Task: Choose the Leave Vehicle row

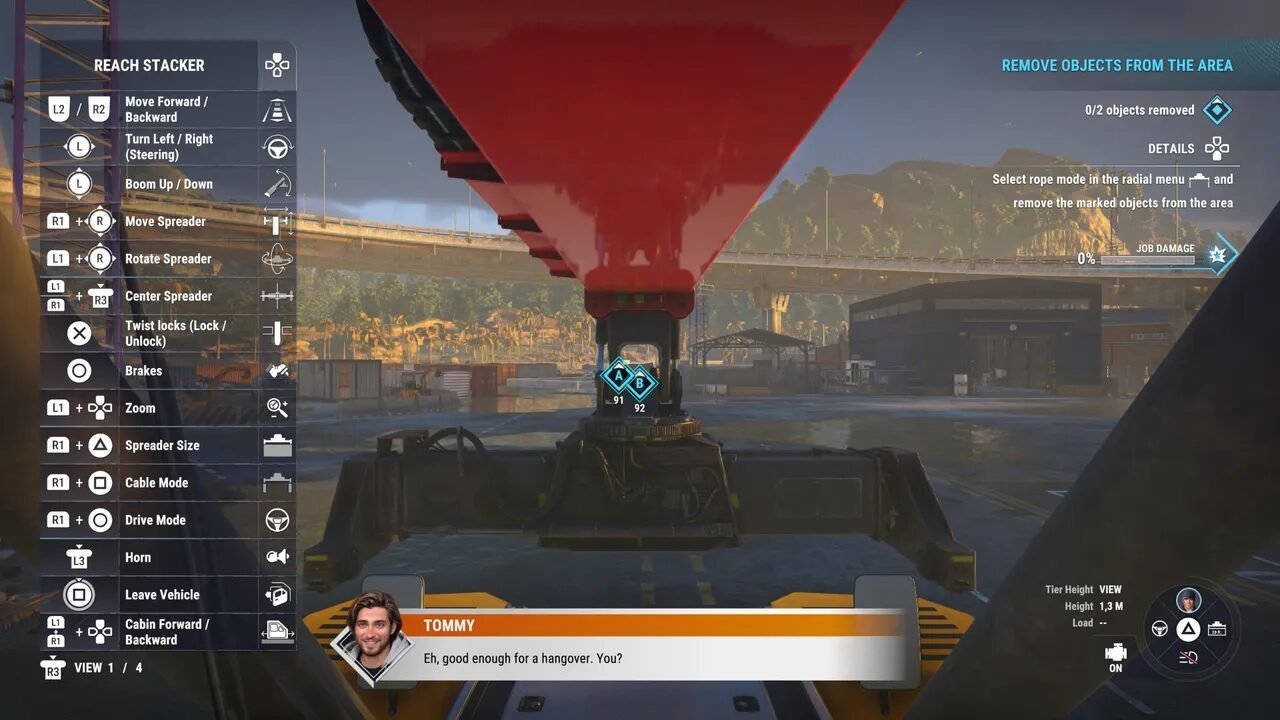Action: coord(168,595)
